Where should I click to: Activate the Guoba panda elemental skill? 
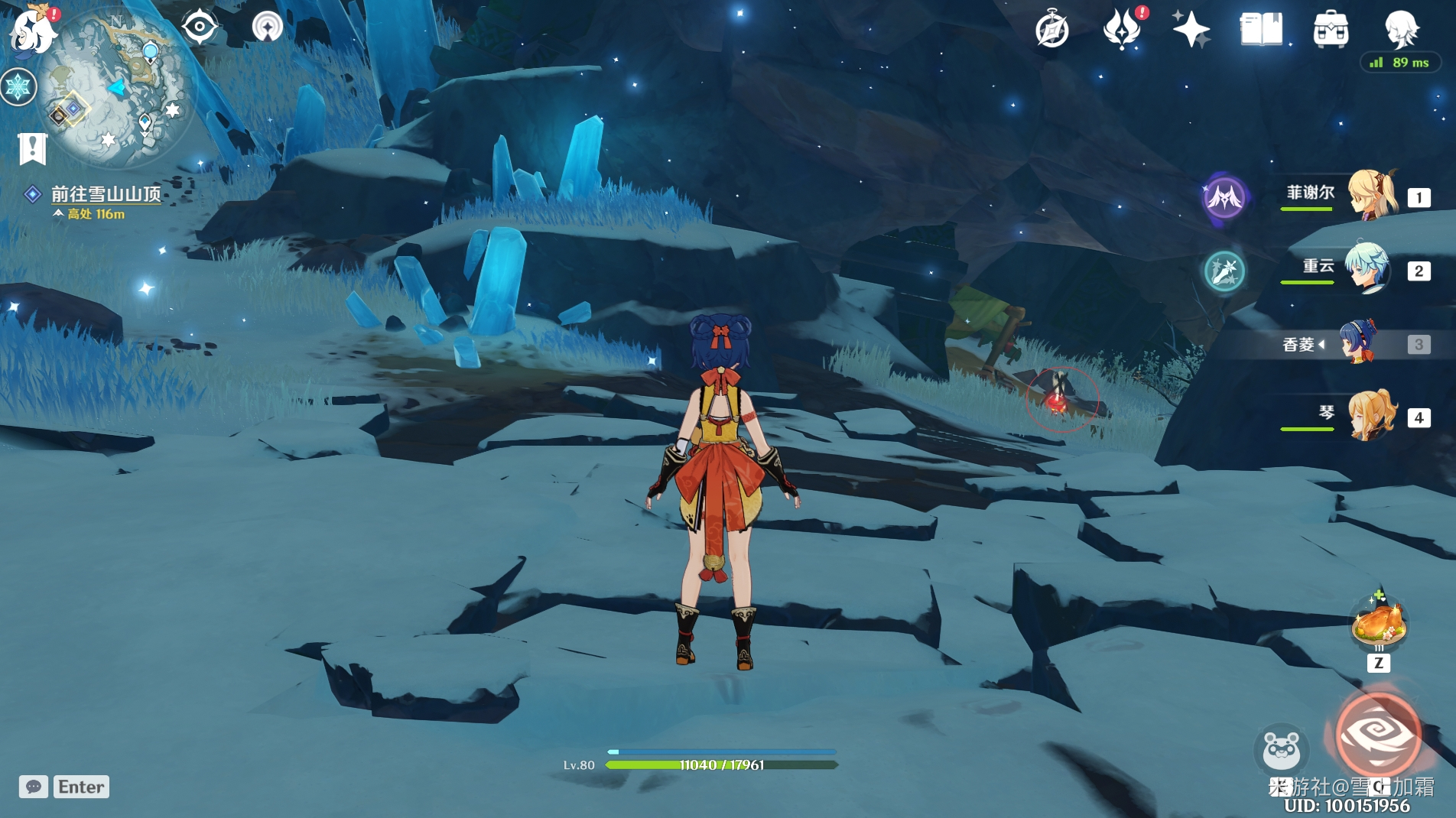[1282, 749]
